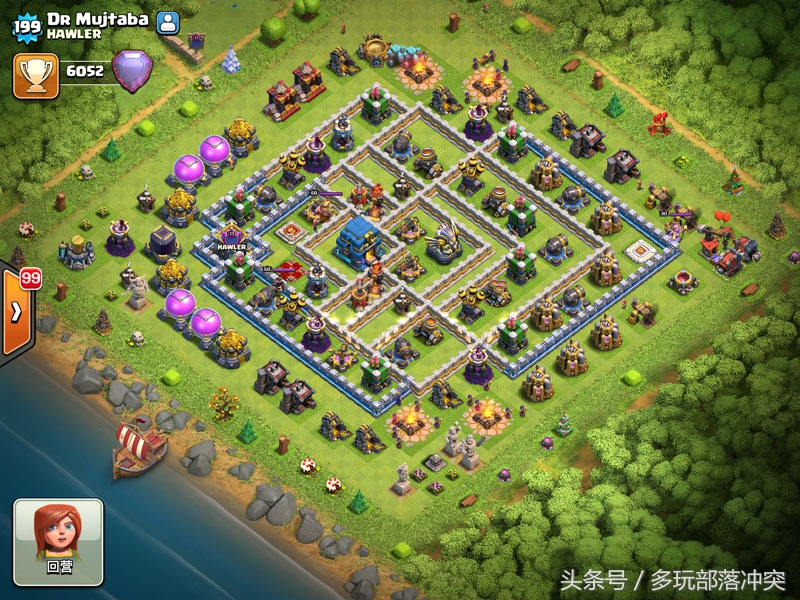Image resolution: width=800 pixels, height=600 pixels.
Task: Return home with the villager button
Action: point(58,542)
